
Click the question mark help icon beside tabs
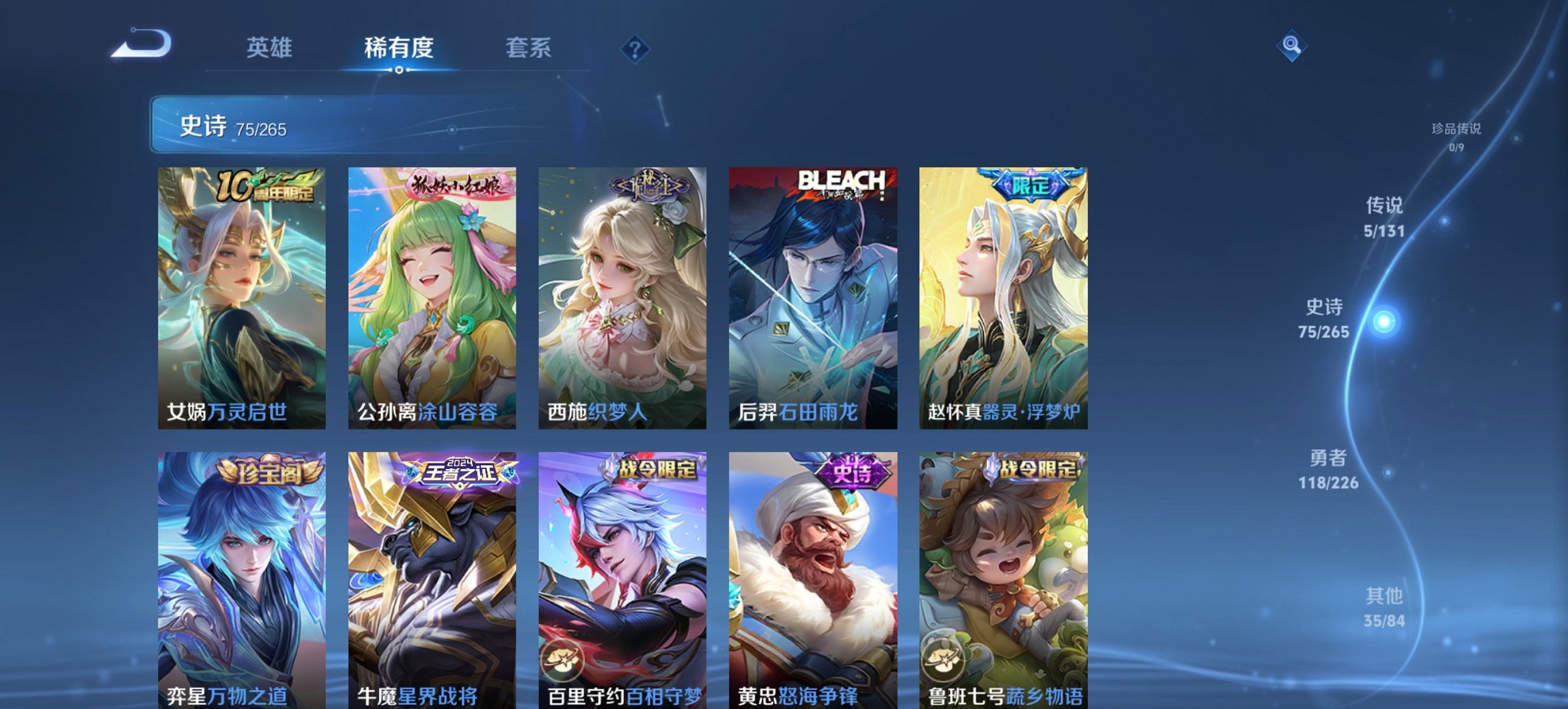pyautogui.click(x=634, y=48)
